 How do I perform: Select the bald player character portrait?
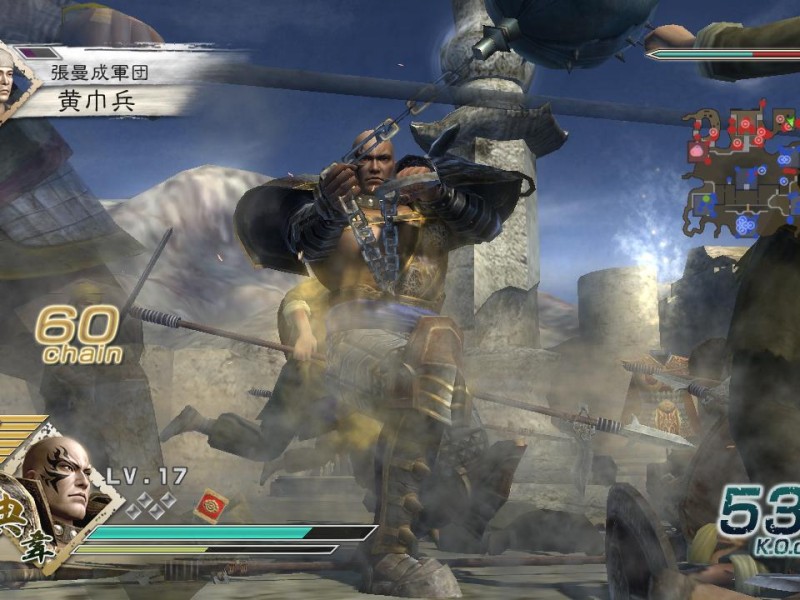[57, 478]
